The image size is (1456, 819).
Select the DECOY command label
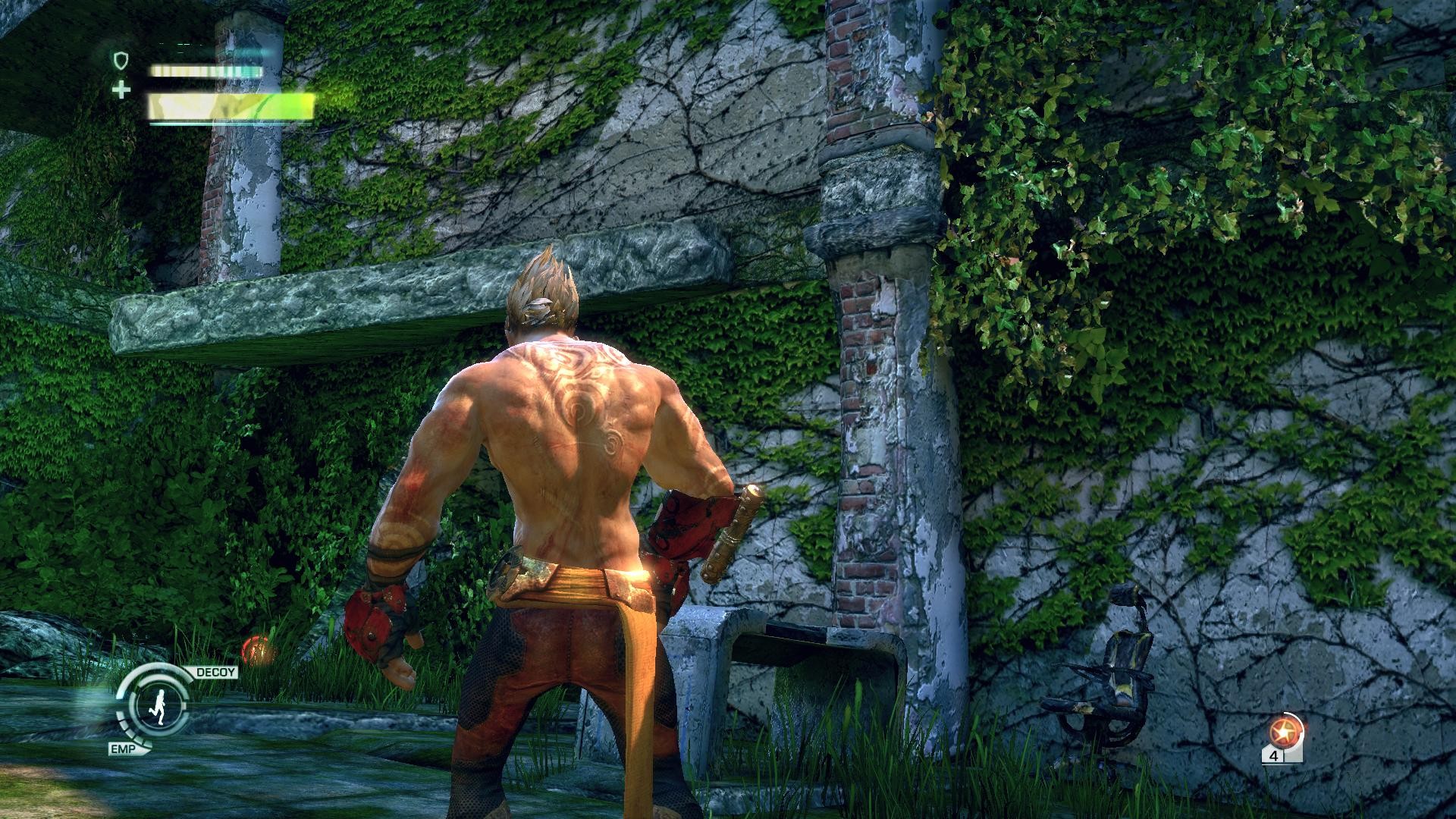pyautogui.click(x=216, y=673)
